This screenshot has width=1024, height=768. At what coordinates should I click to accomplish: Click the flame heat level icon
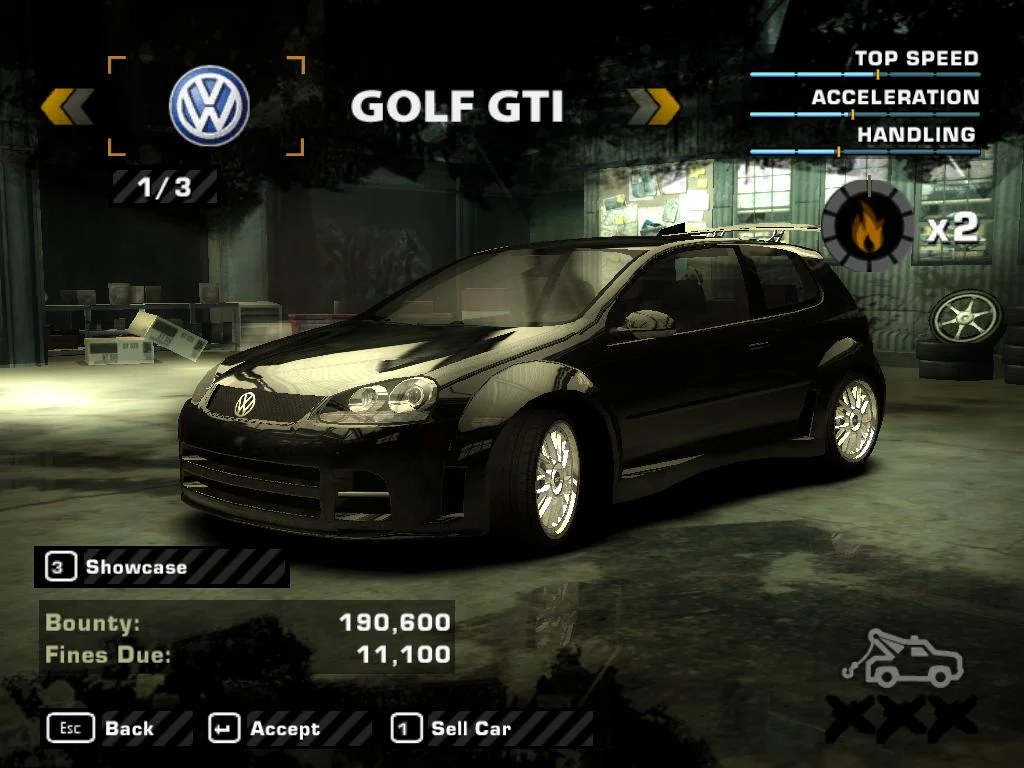866,228
